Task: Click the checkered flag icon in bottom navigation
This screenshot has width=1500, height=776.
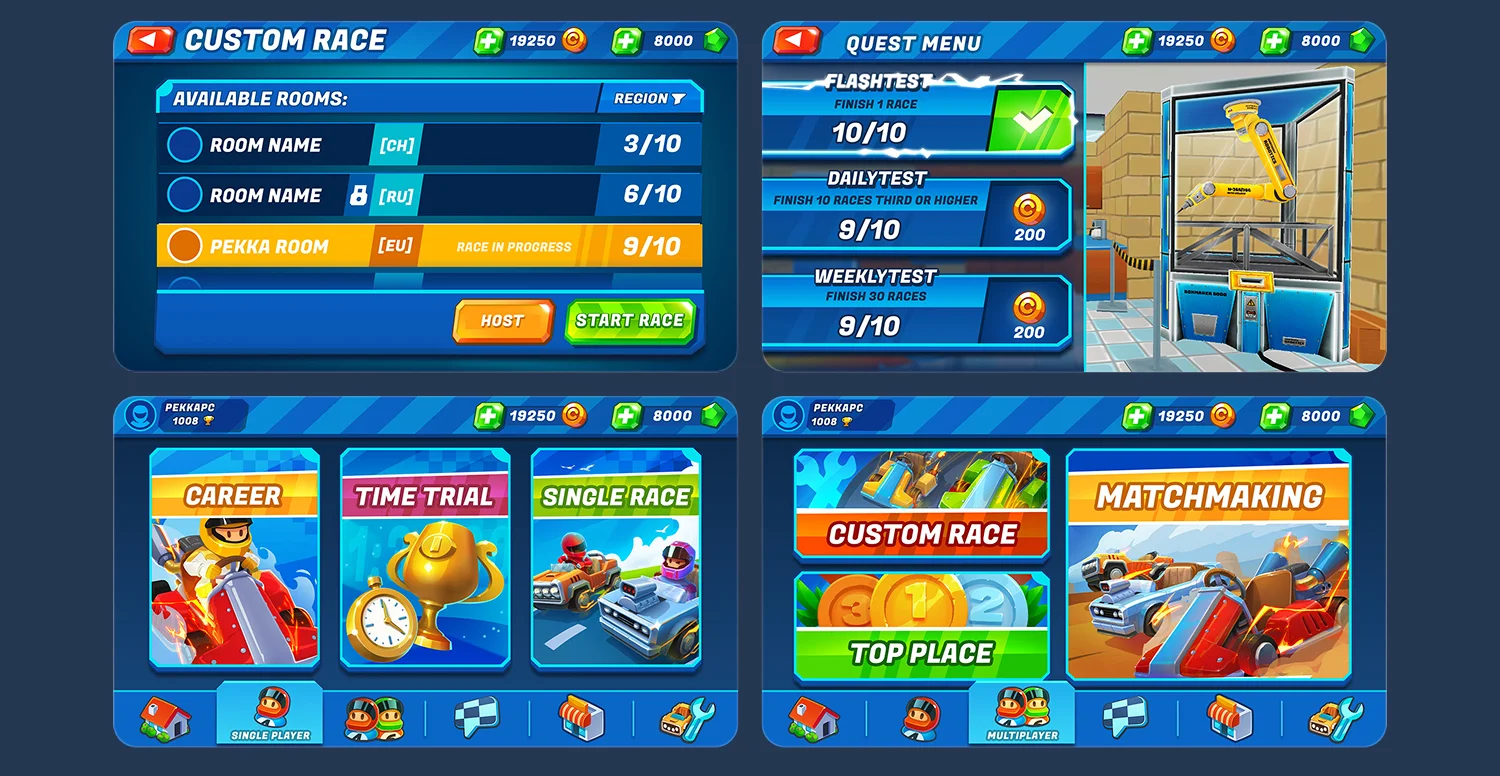Action: pyautogui.click(x=478, y=717)
